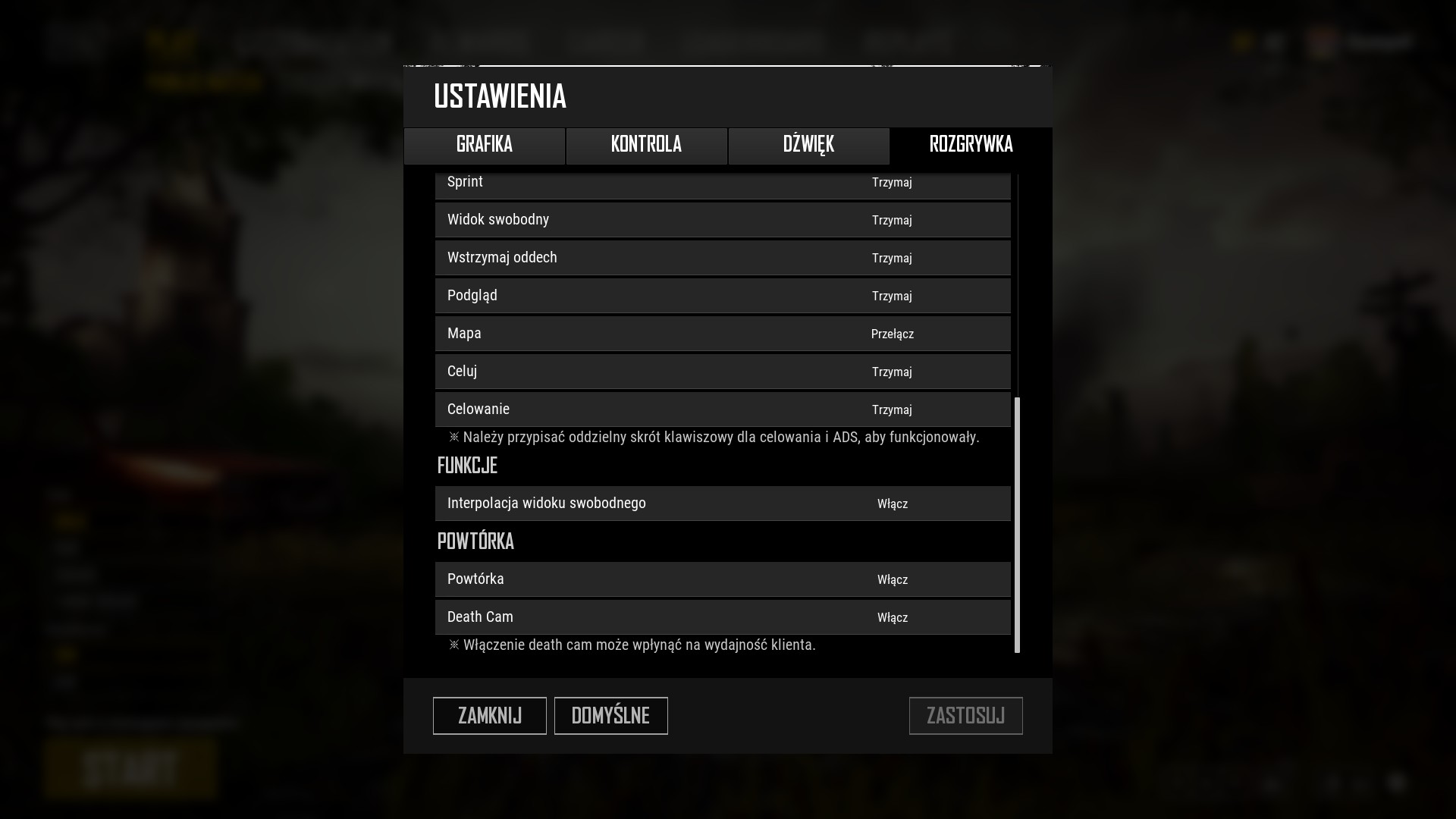Select the Dźwięk tab
The width and height of the screenshot is (1456, 819).
pyautogui.click(x=808, y=146)
